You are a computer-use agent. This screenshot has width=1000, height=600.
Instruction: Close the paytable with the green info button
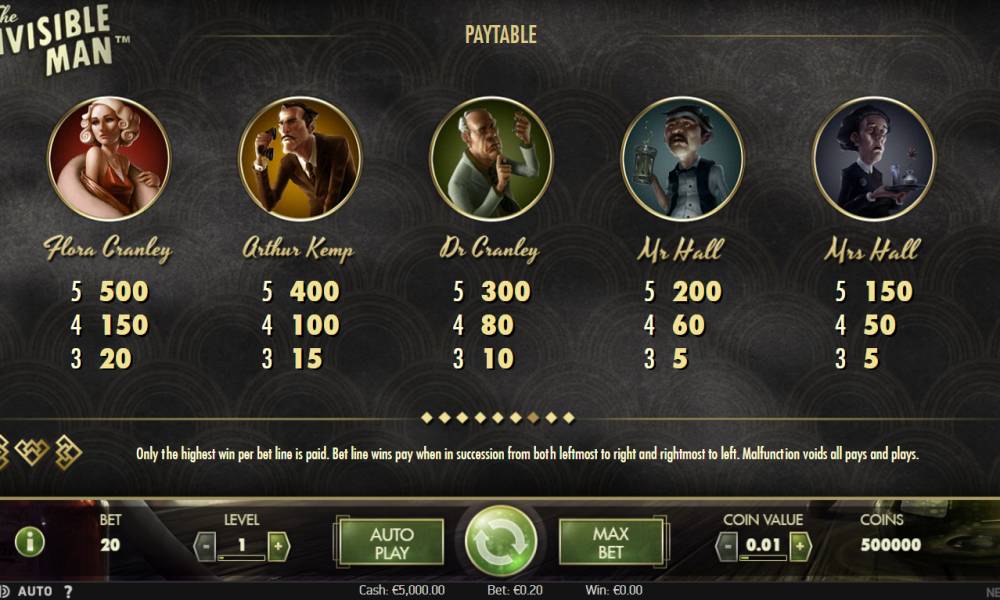coord(30,542)
